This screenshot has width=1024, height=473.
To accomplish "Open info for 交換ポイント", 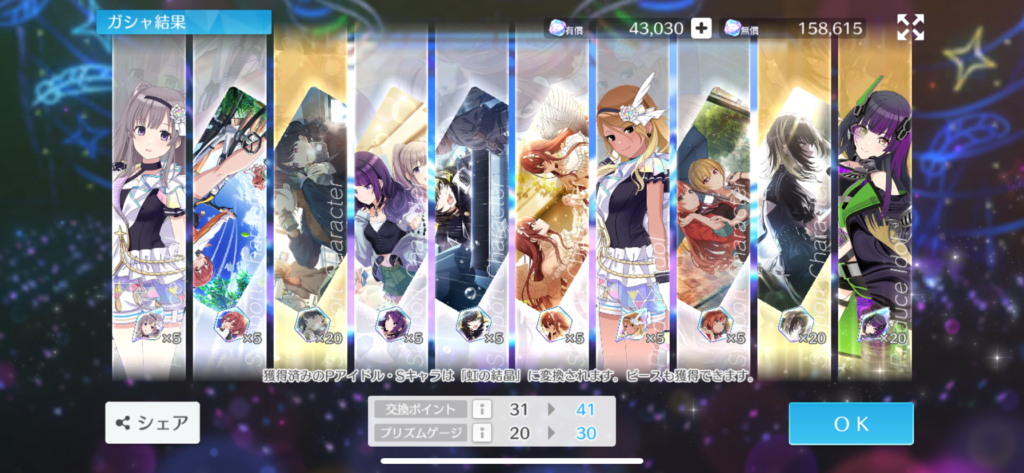I will point(480,409).
